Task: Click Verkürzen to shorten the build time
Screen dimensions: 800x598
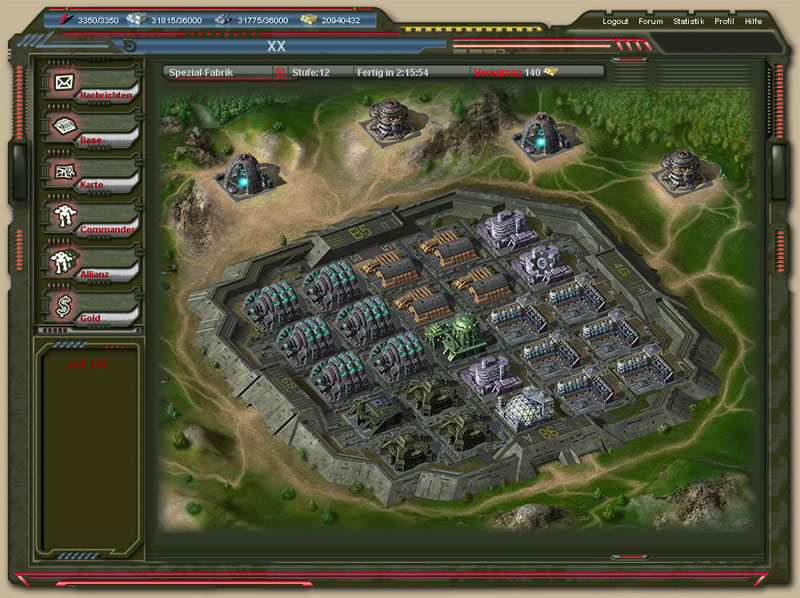Action: pos(498,72)
